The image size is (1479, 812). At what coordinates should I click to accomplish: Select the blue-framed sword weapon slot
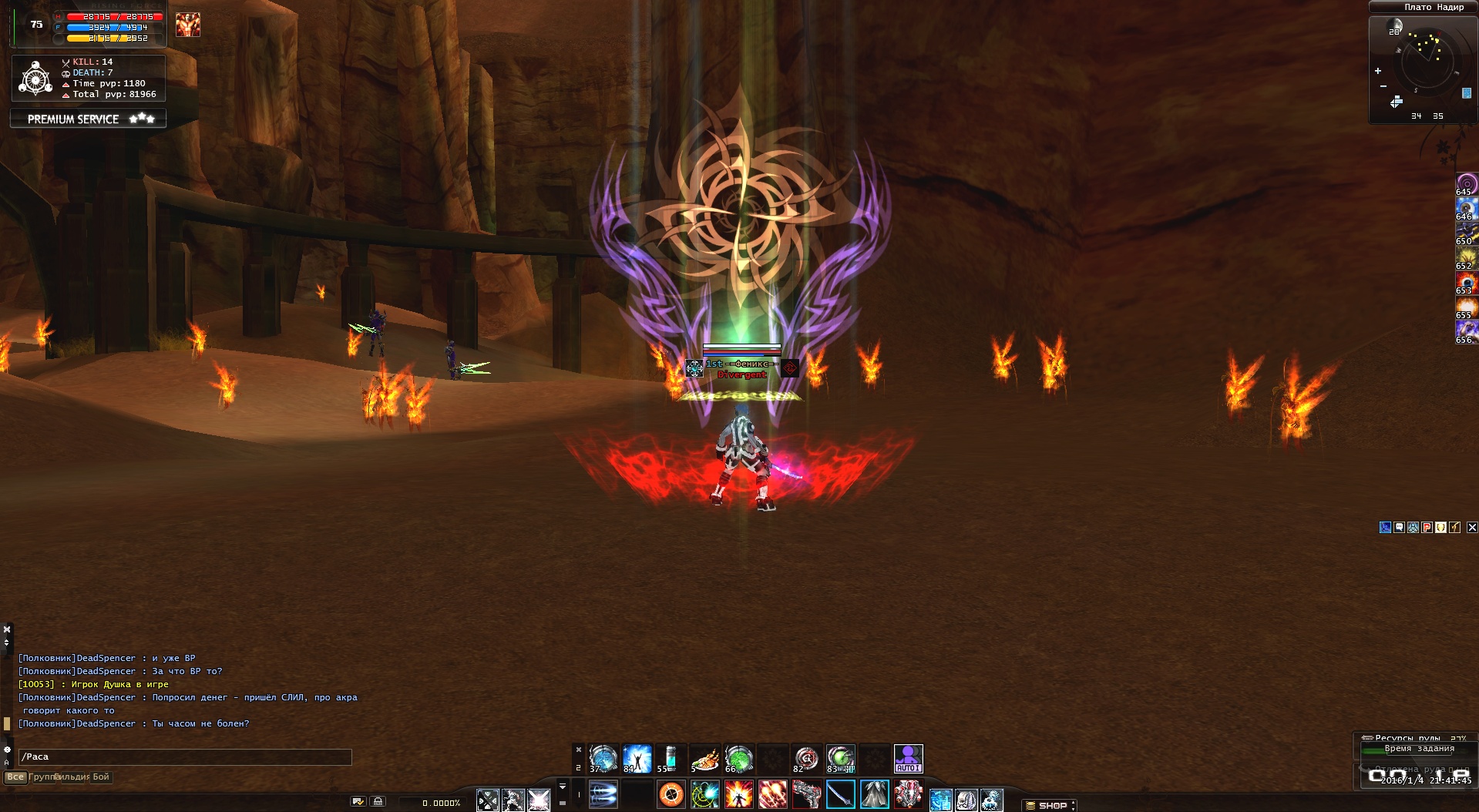[840, 794]
